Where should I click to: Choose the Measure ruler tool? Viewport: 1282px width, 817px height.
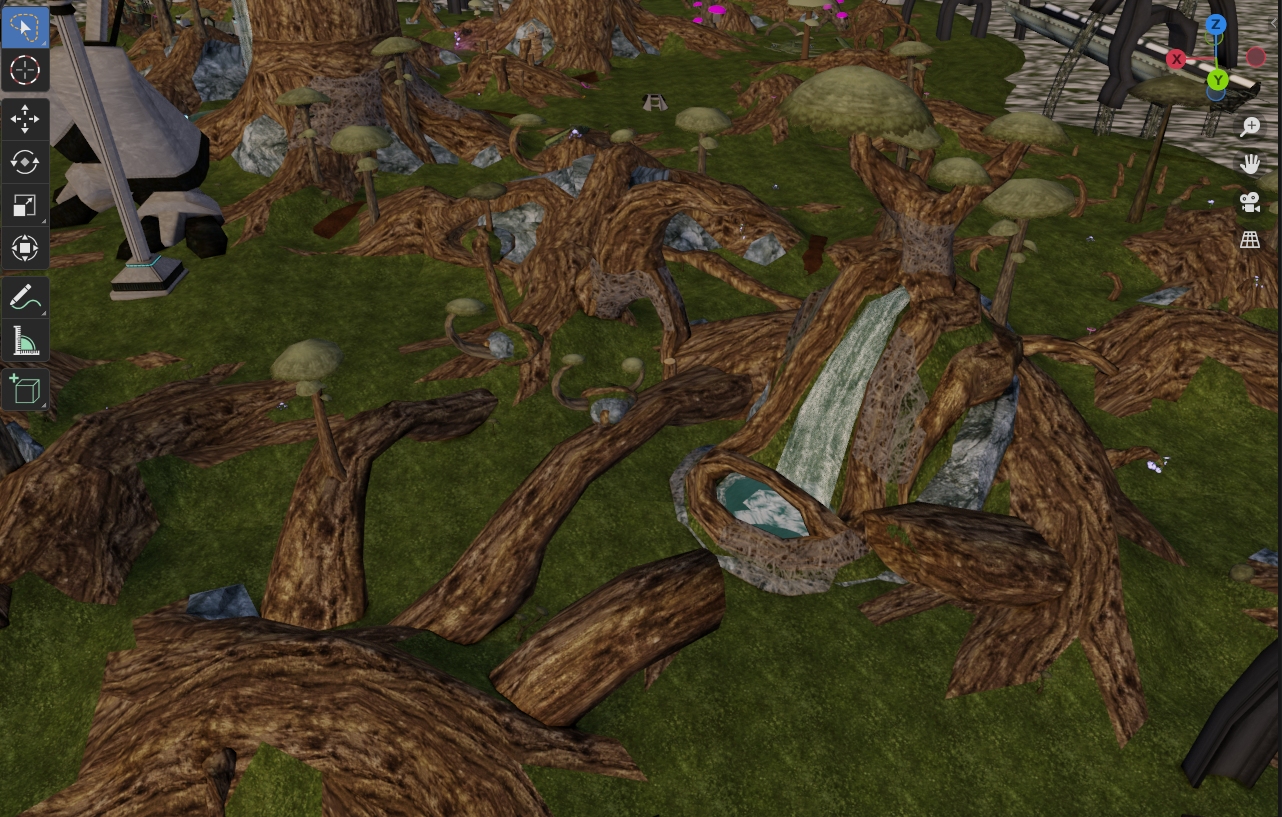point(24,340)
